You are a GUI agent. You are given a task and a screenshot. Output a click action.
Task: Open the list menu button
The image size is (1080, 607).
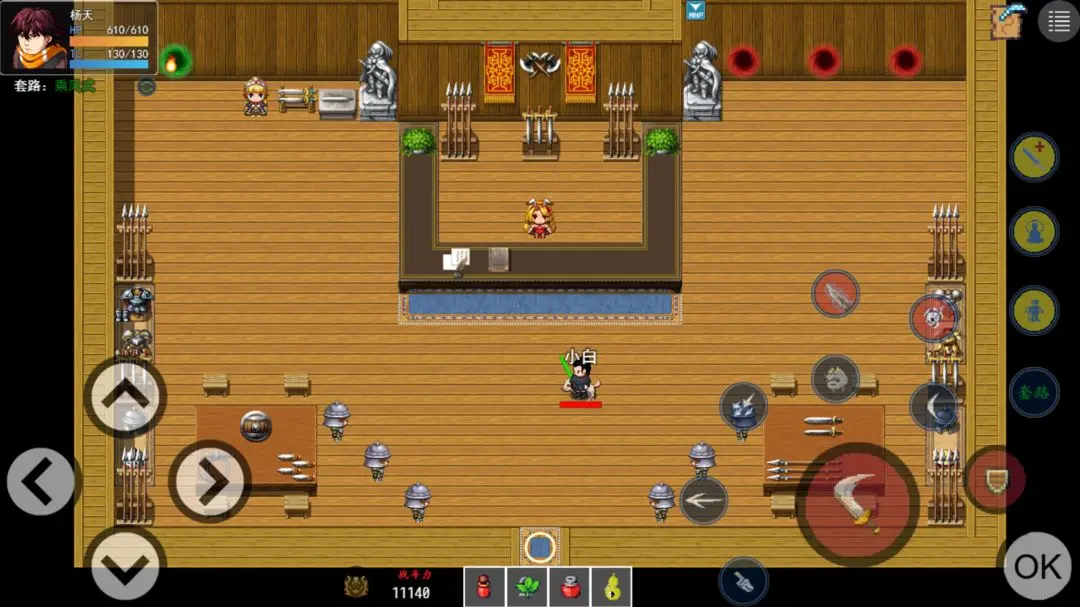(x=1058, y=21)
